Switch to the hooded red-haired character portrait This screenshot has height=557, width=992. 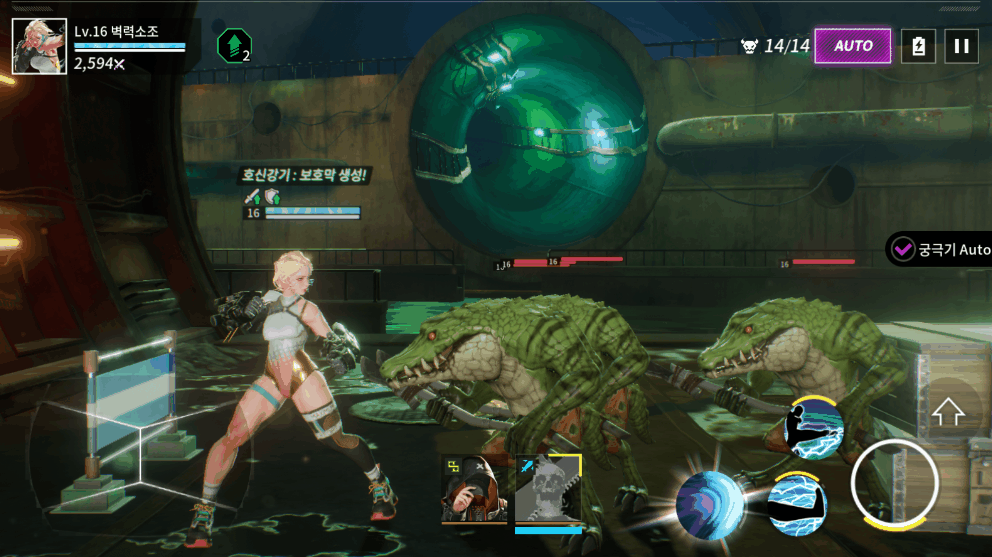pyautogui.click(x=473, y=489)
